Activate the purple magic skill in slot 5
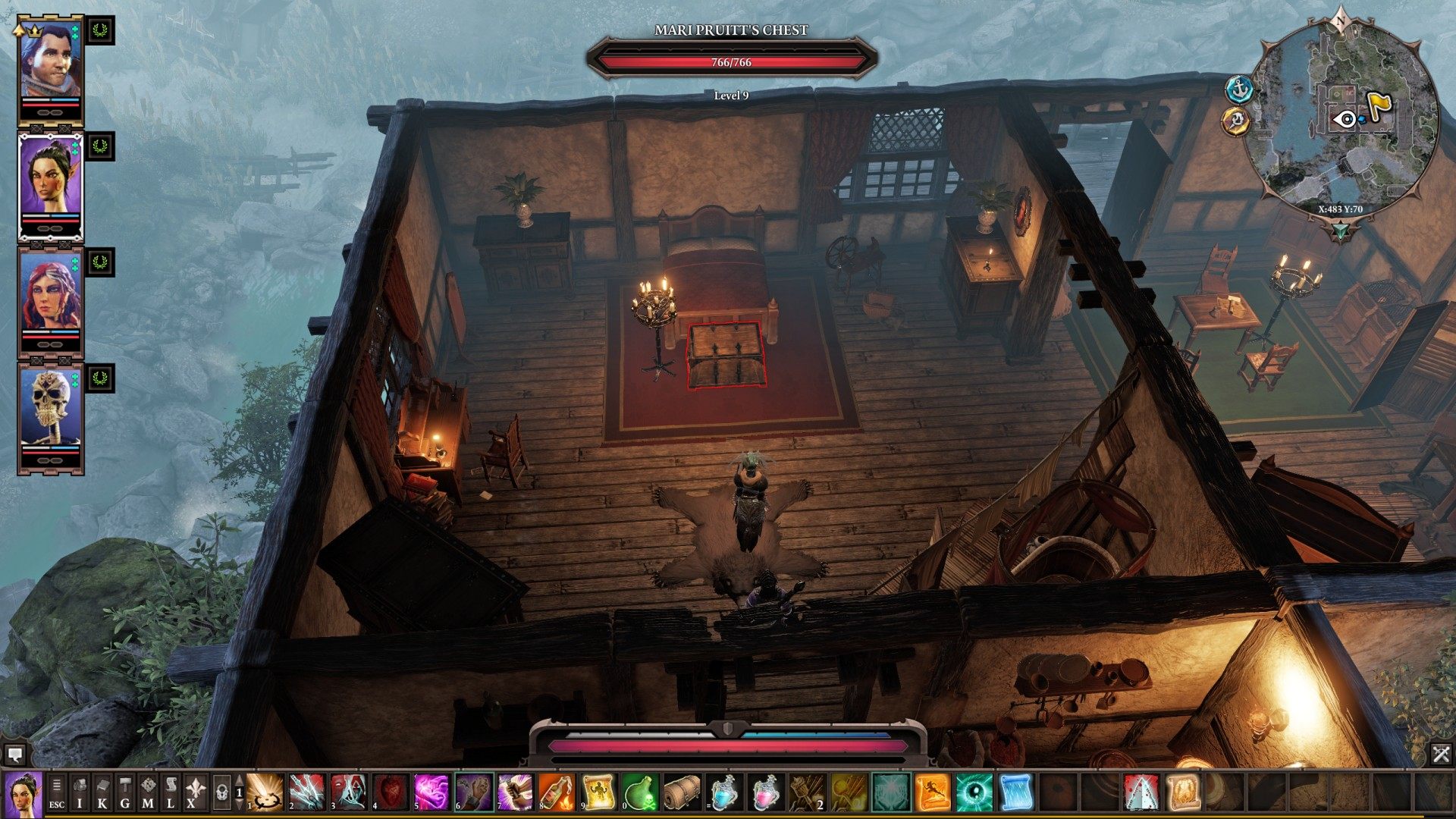The width and height of the screenshot is (1456, 819). click(x=431, y=792)
